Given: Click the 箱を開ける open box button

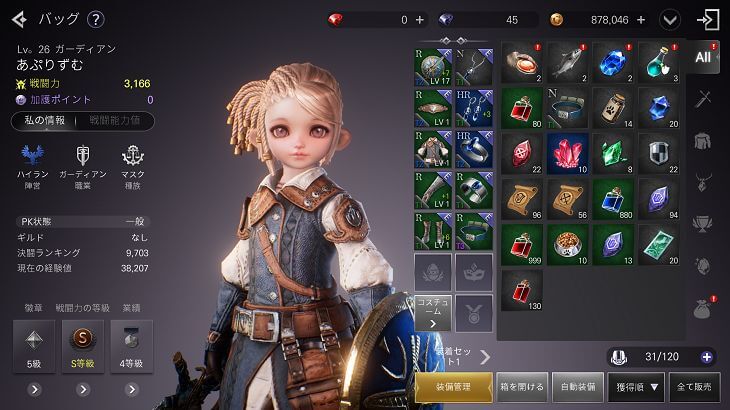Looking at the screenshot, I should 522,386.
